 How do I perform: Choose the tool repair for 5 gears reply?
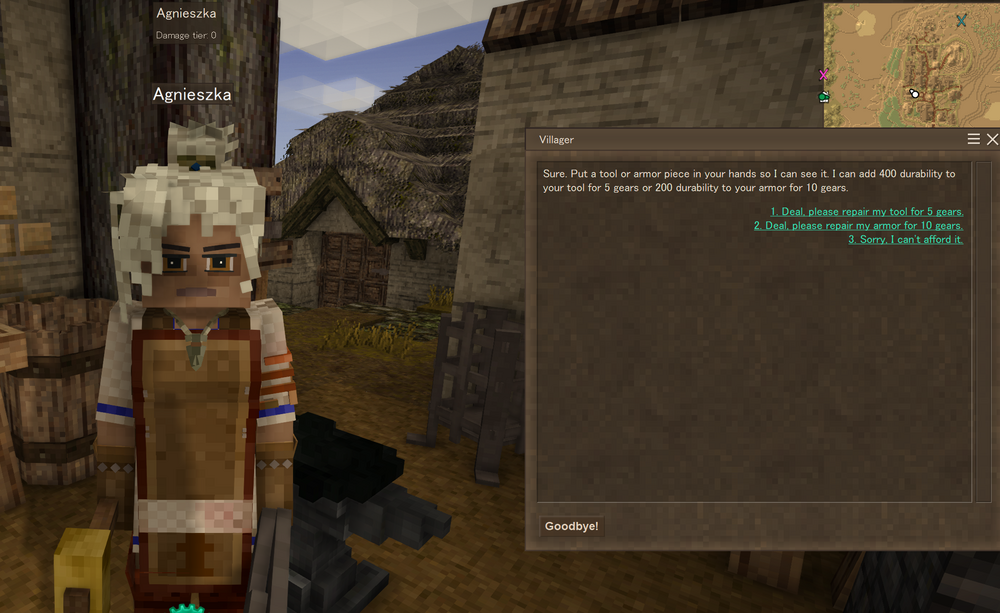pyautogui.click(x=866, y=212)
